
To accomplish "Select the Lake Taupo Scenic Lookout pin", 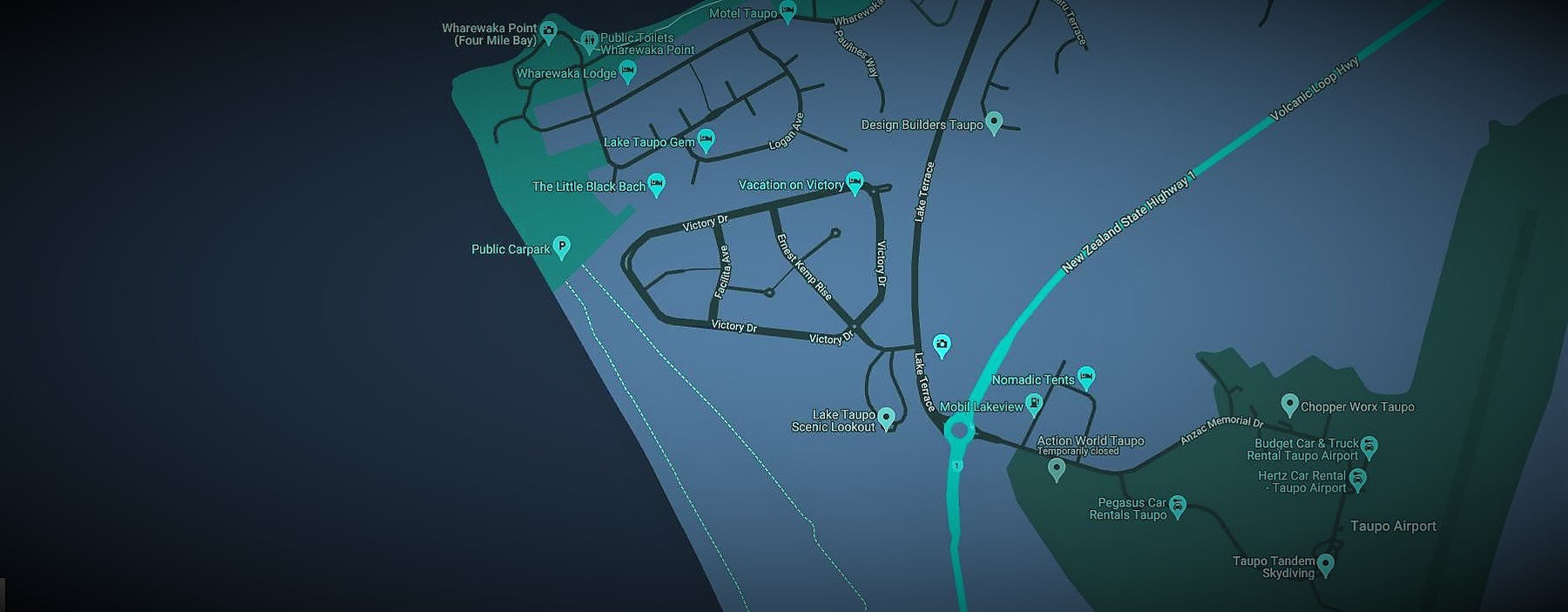I will pos(887,418).
